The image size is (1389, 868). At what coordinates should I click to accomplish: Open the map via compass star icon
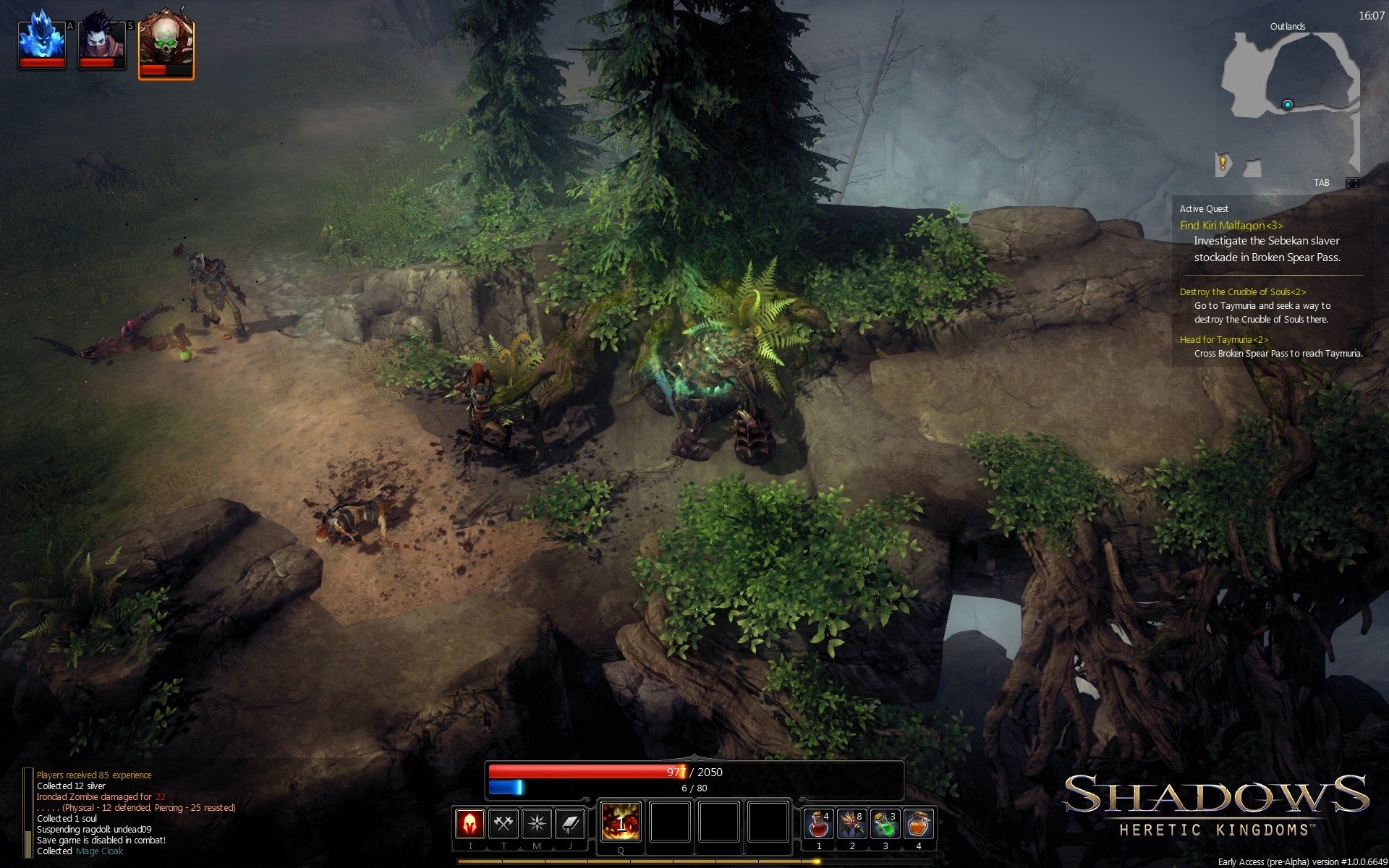click(x=537, y=824)
